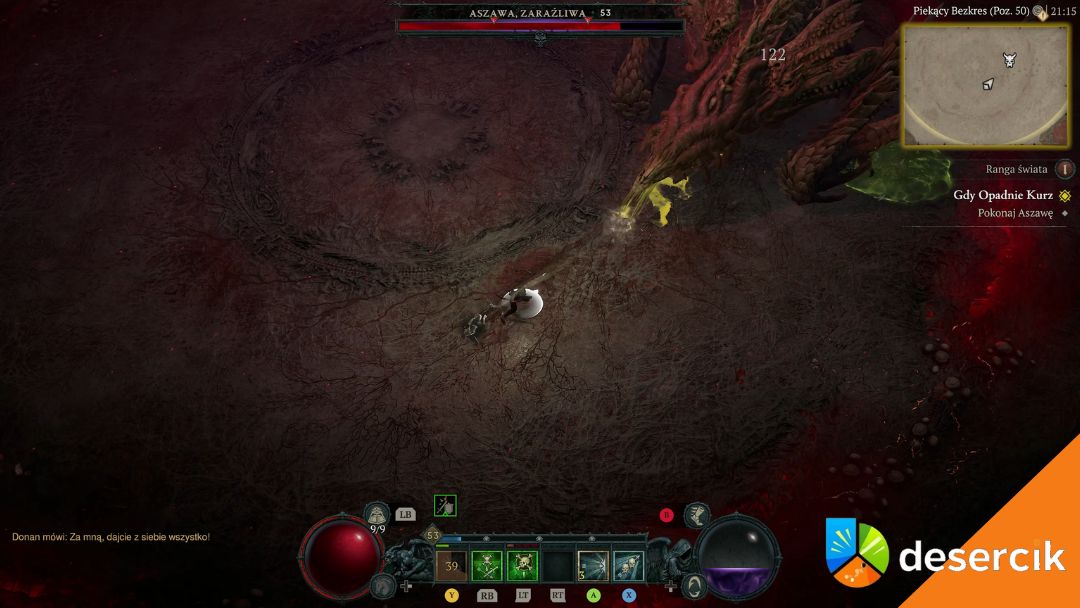Select the boss skull marker on minimap
Viewport: 1080px width, 608px height.
coord(1009,60)
